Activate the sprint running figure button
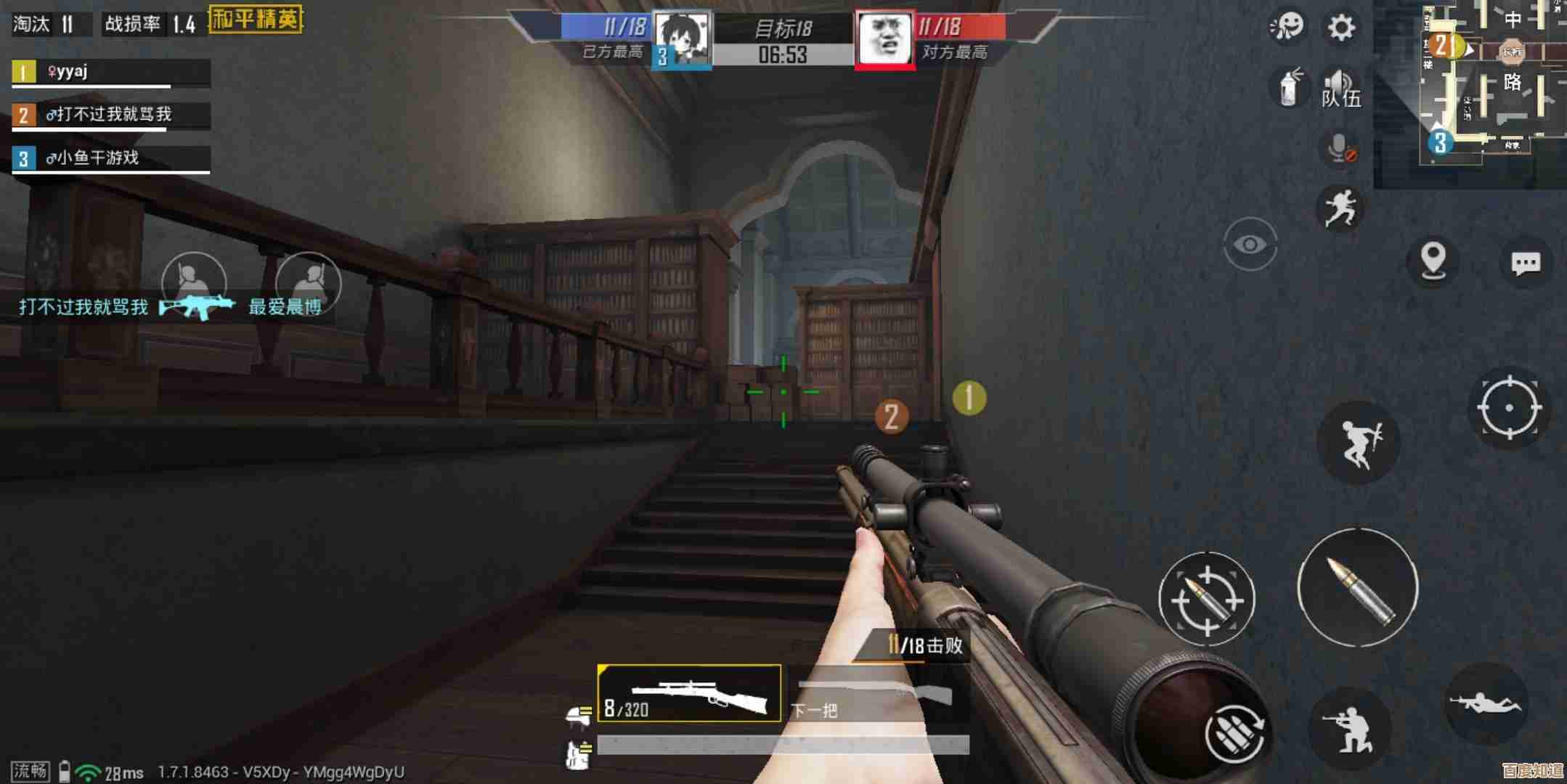The width and height of the screenshot is (1567, 784). click(1340, 208)
